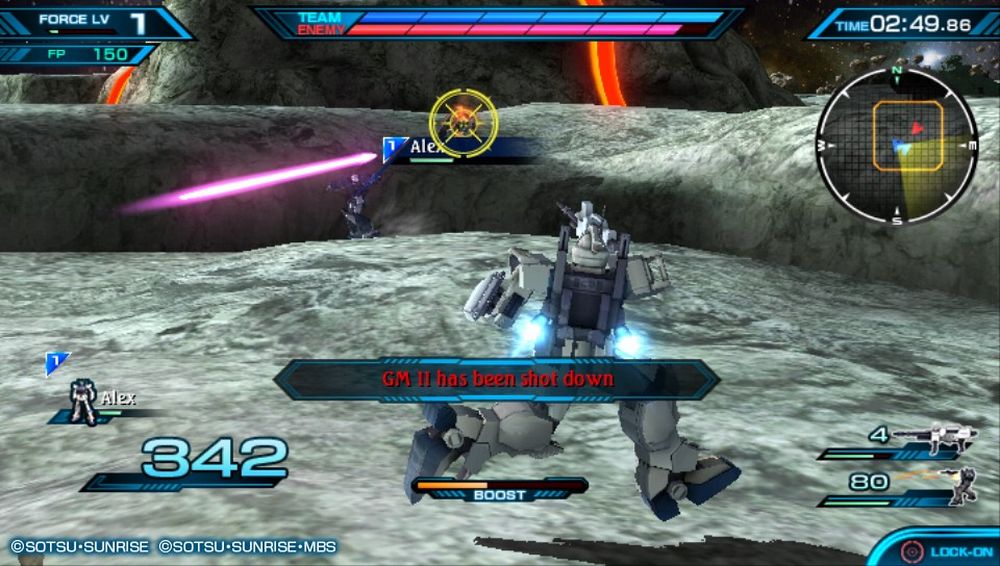The width and height of the screenshot is (1000, 566).
Task: Click the Alex teammate portrait icon
Action: [x=82, y=401]
